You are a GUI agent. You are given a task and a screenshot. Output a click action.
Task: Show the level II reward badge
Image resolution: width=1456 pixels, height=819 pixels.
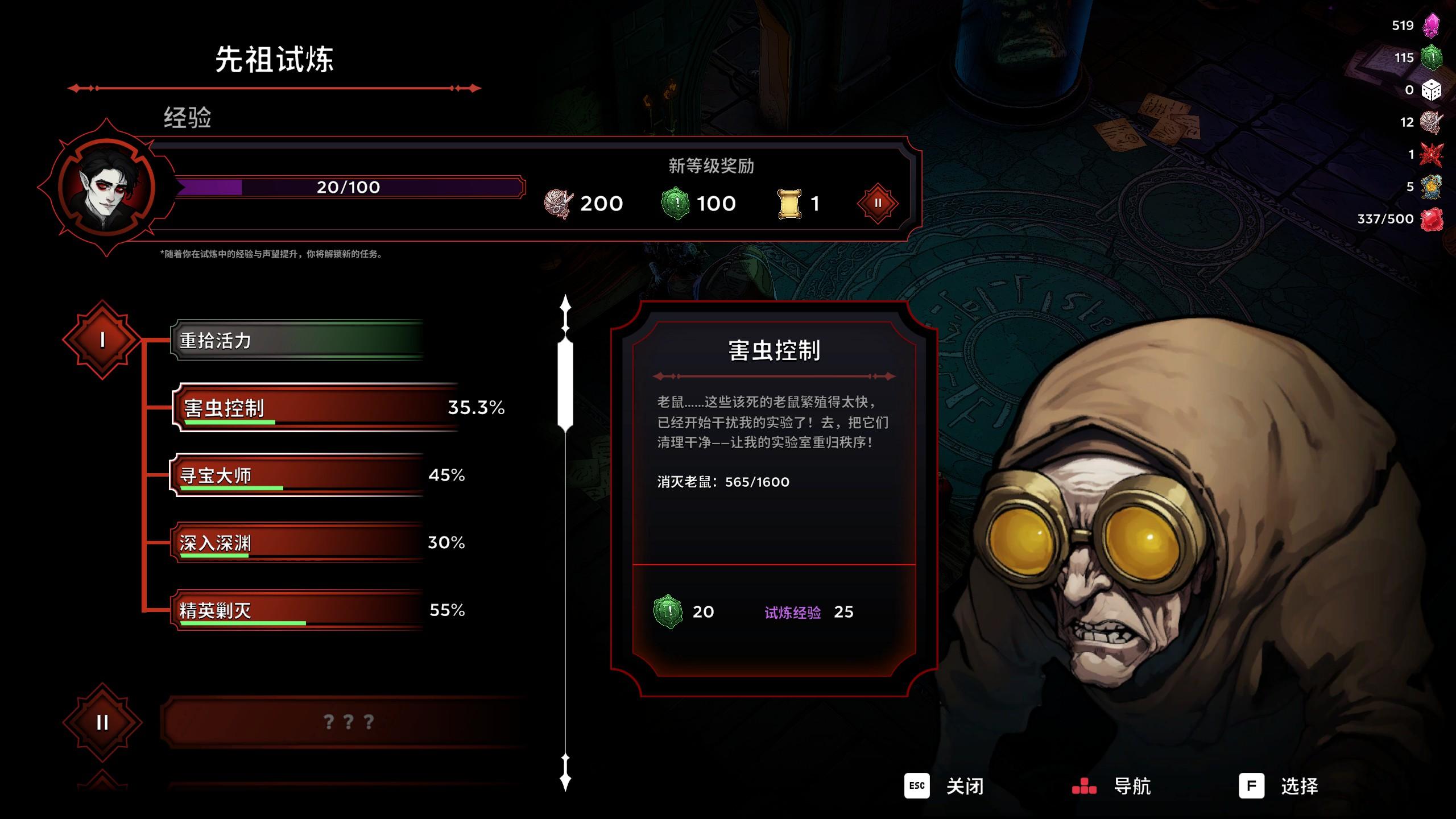[x=878, y=203]
